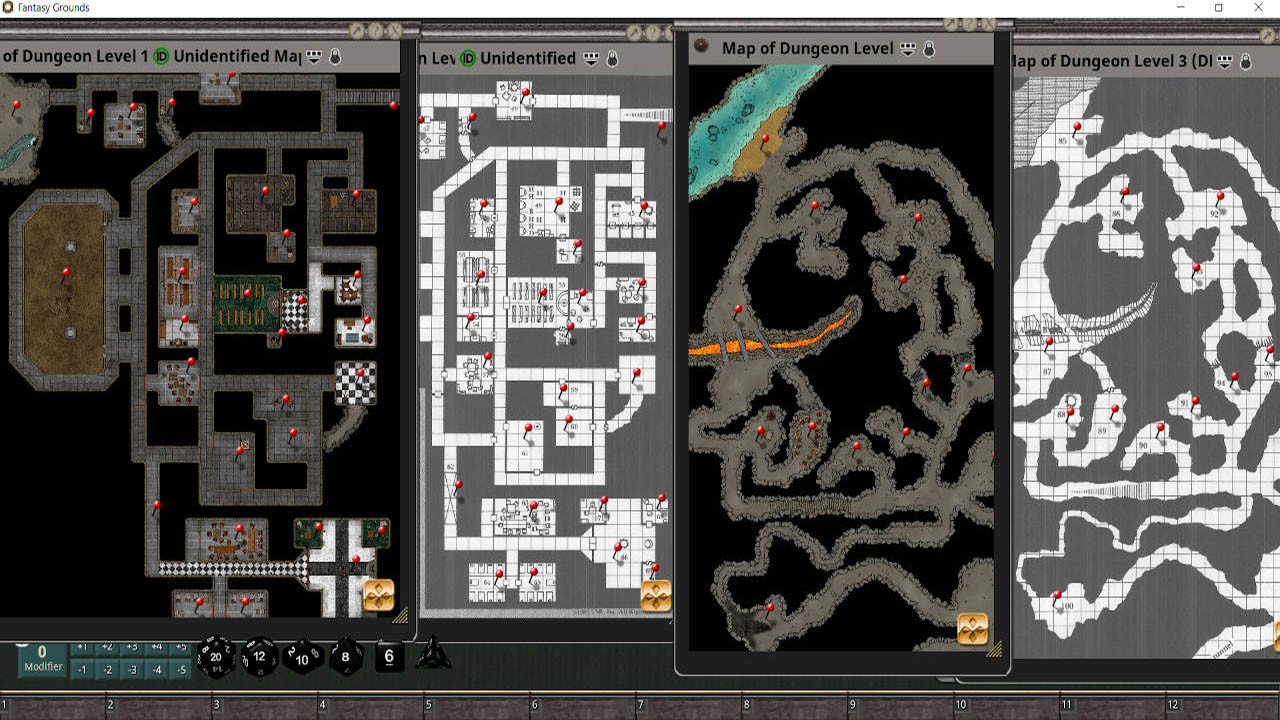Click the -3 modifier button

pos(131,668)
